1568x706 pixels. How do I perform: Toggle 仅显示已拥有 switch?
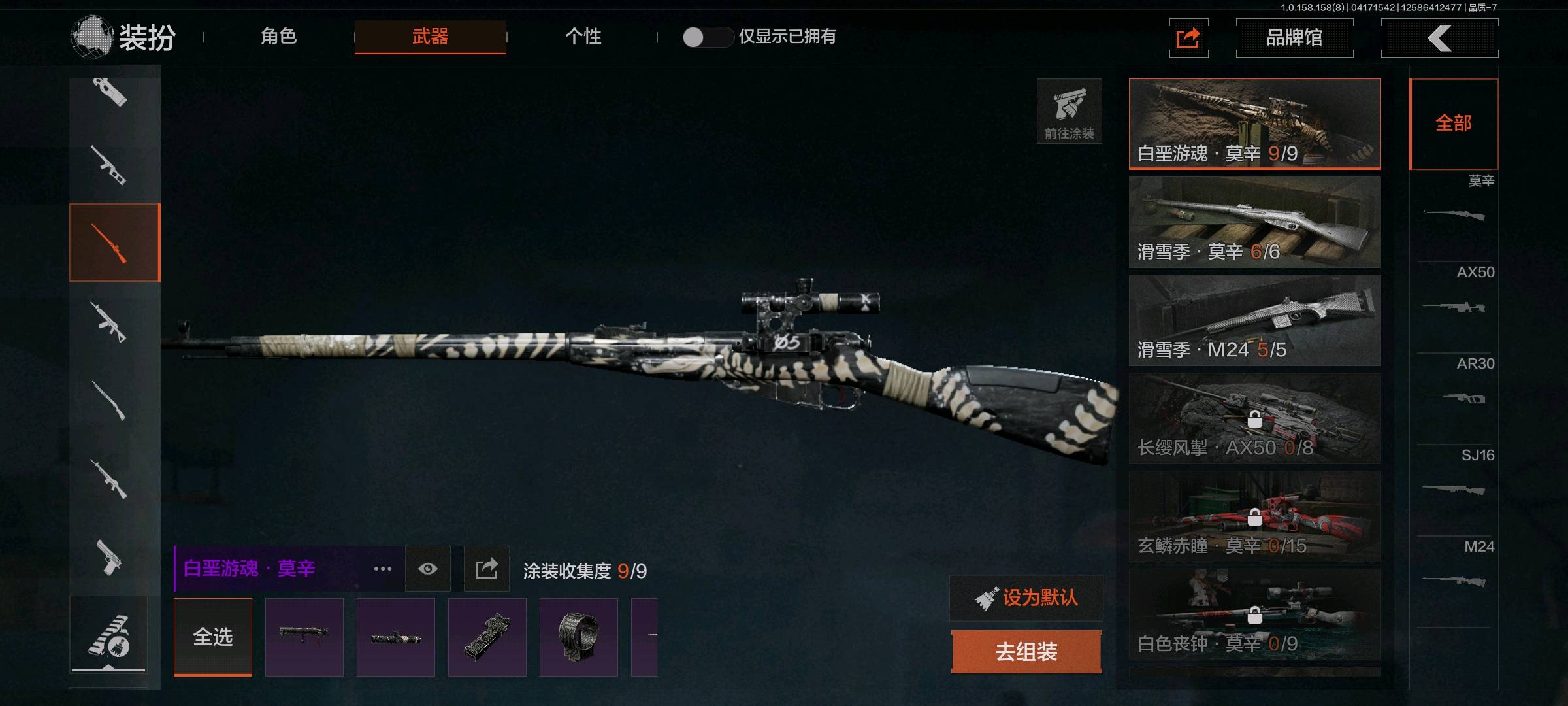coord(707,37)
